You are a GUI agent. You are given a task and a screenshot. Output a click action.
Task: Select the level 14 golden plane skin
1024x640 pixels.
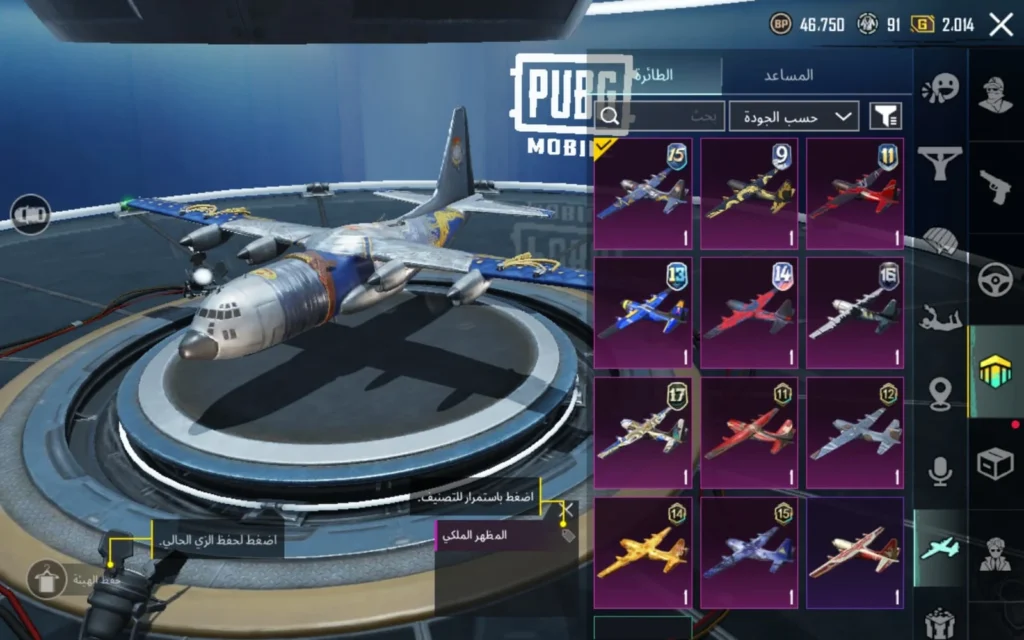click(642, 552)
